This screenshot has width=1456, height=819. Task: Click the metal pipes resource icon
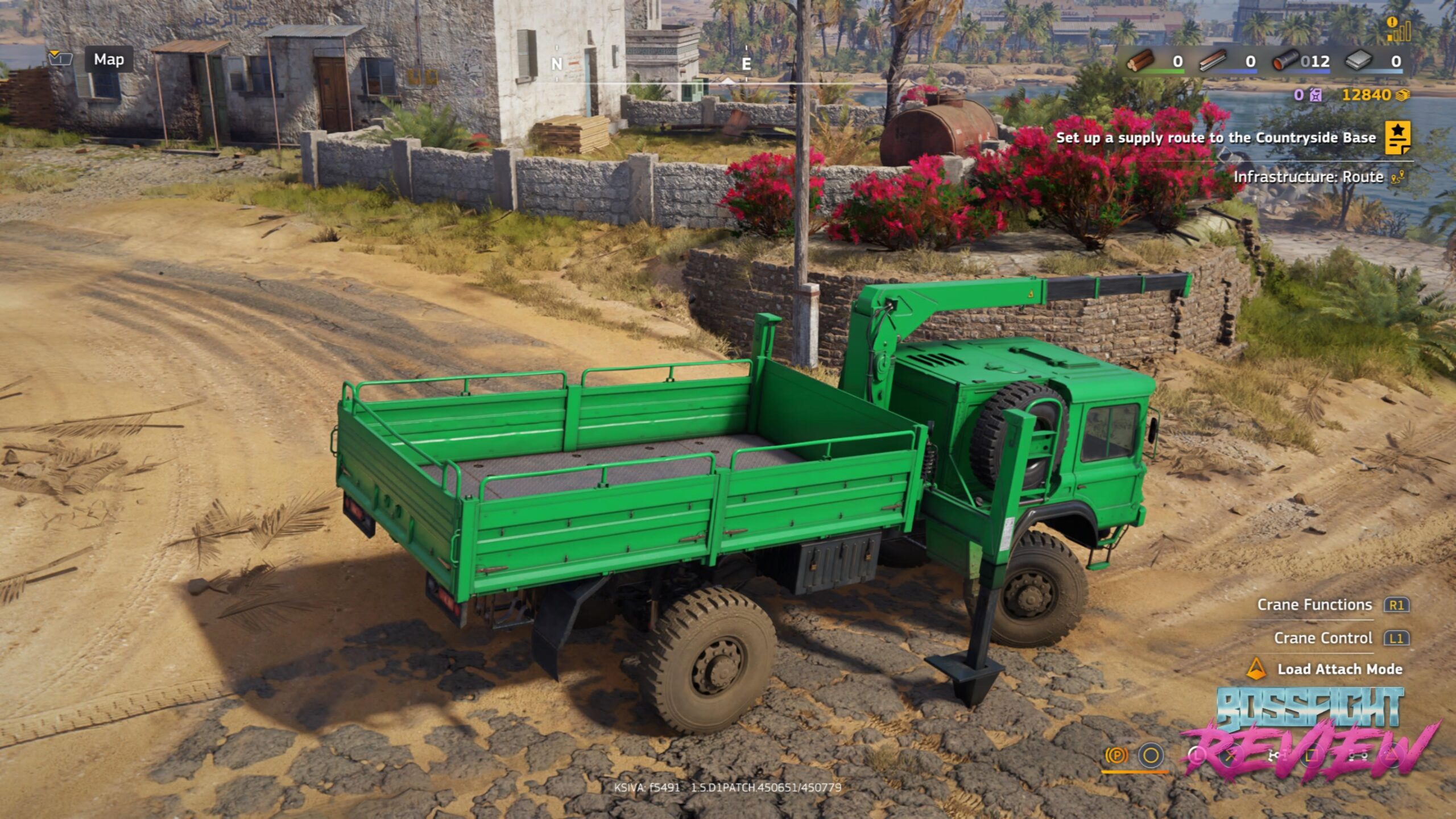1285,60
